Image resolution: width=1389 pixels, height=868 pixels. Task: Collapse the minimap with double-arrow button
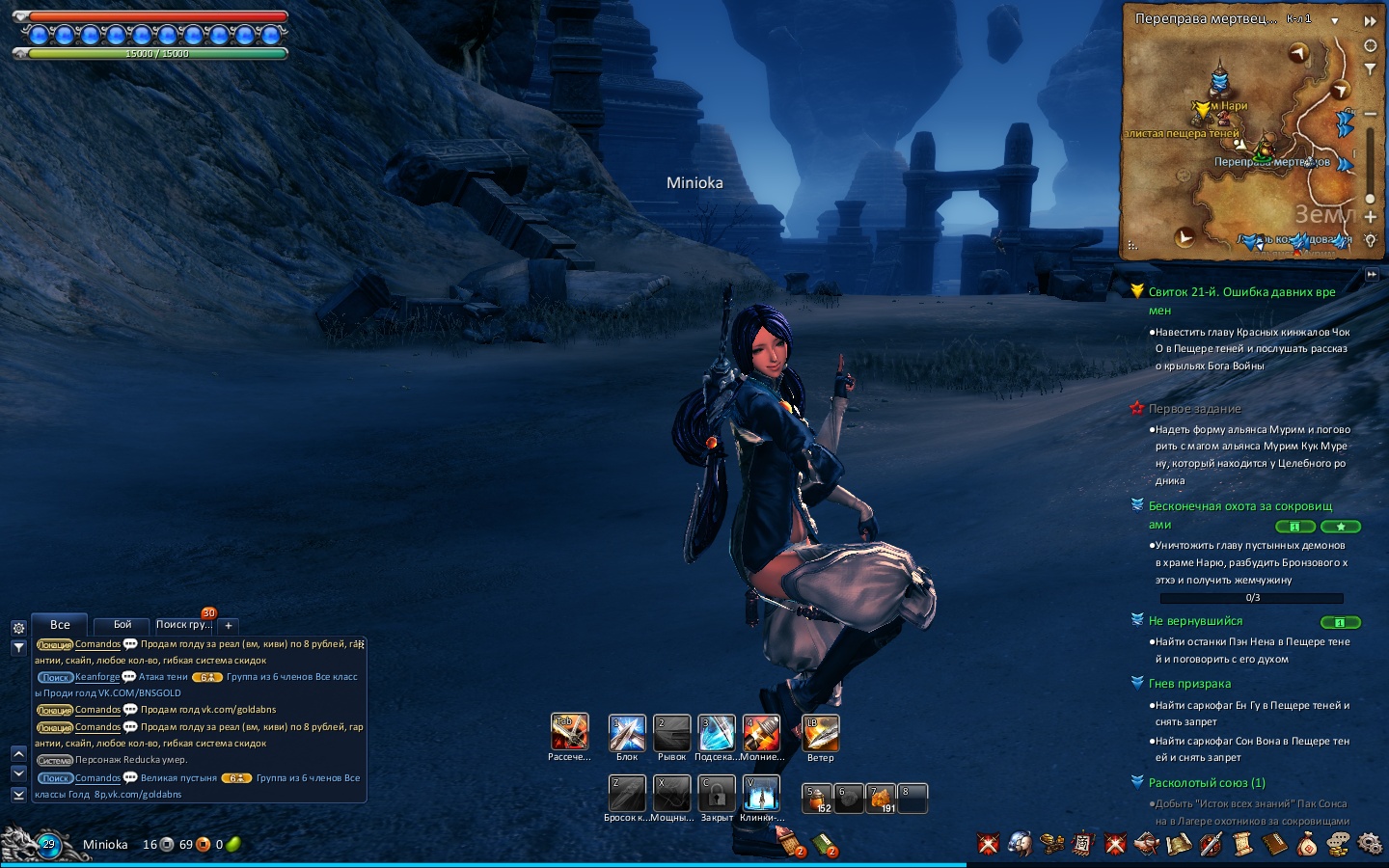click(x=1370, y=20)
